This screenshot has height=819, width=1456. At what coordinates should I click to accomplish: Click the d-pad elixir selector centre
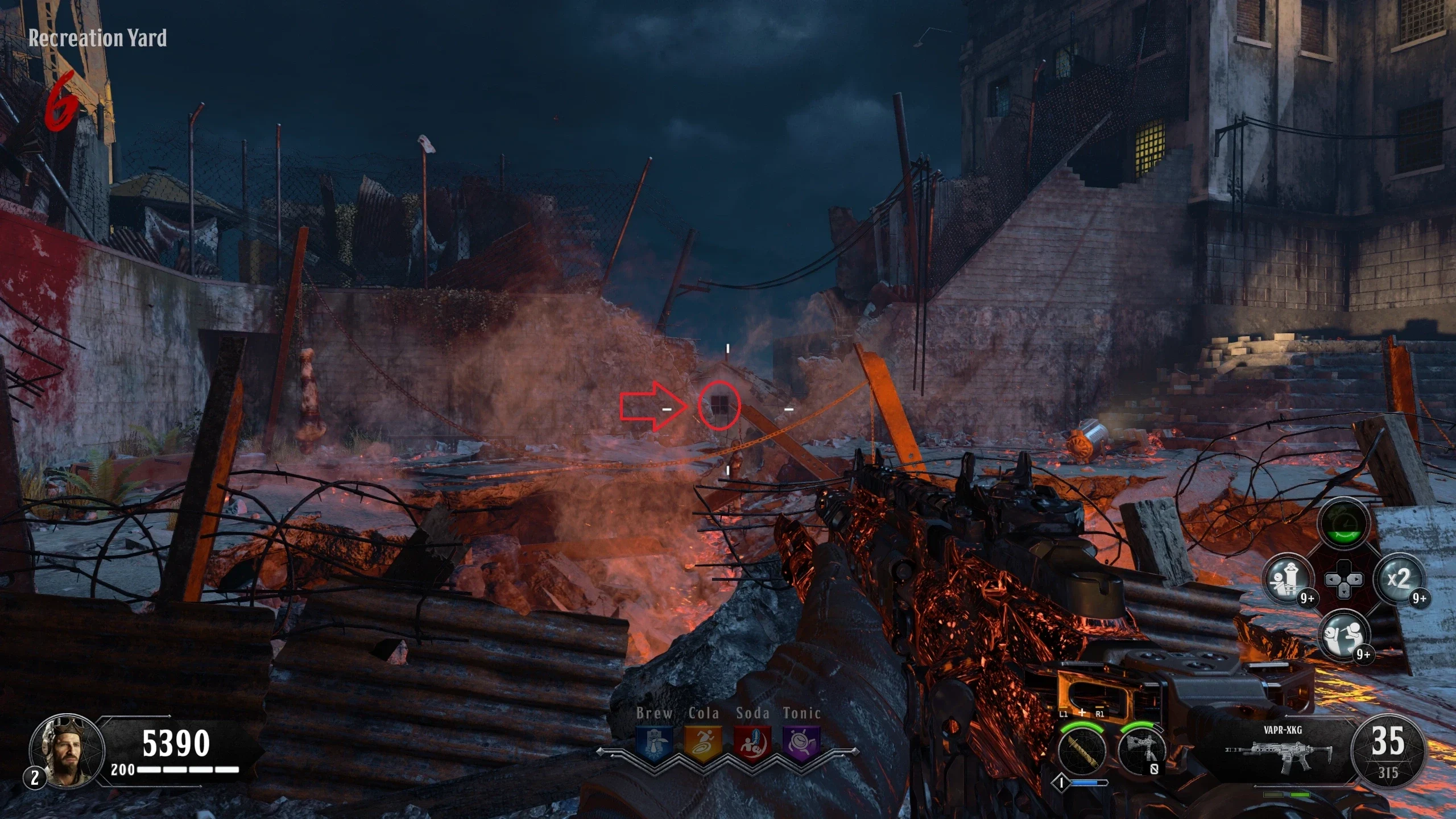pos(1343,580)
